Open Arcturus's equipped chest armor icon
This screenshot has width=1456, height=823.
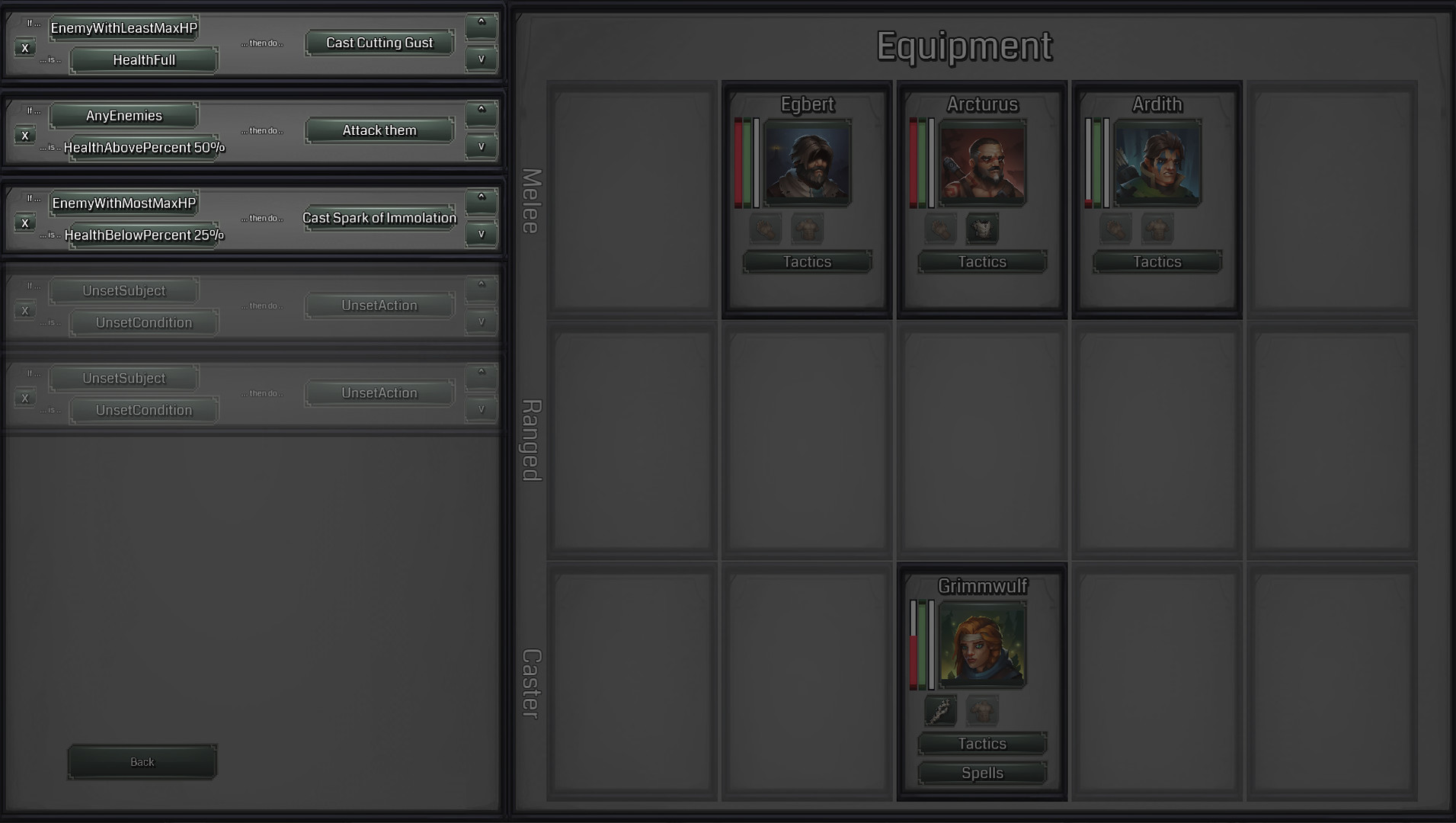[x=983, y=229]
